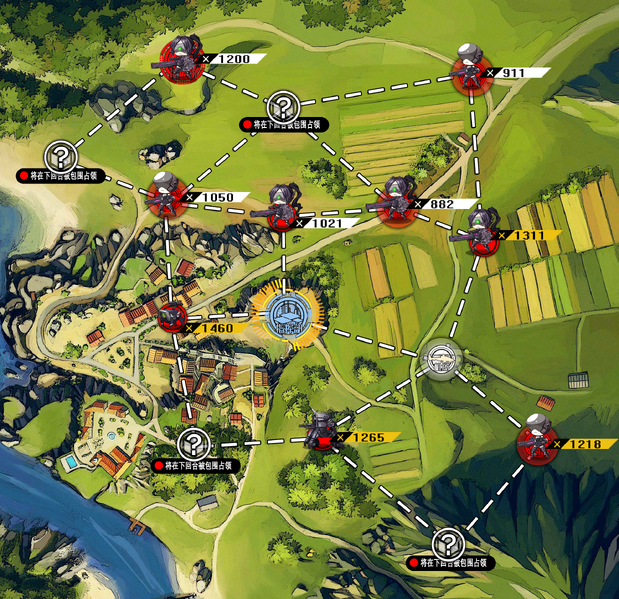Viewport: 619px width, 599px height.
Task: Choose the enemy squad rated 1050
Action: coord(164,195)
